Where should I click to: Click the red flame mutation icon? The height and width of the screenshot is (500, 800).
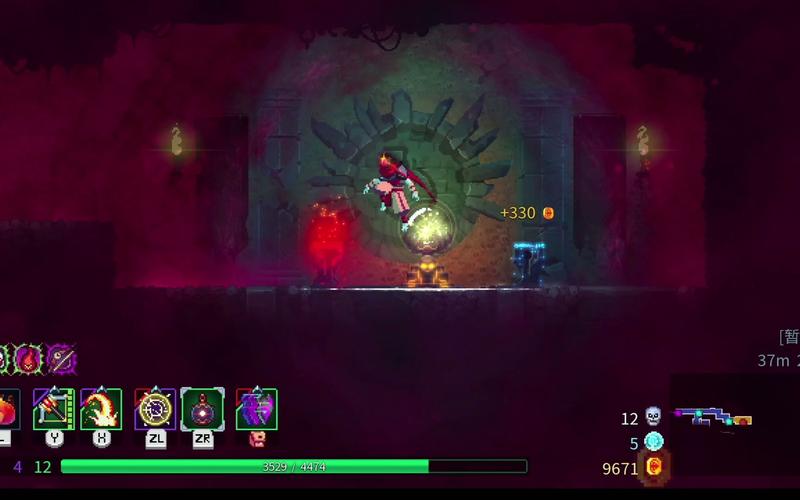28,358
